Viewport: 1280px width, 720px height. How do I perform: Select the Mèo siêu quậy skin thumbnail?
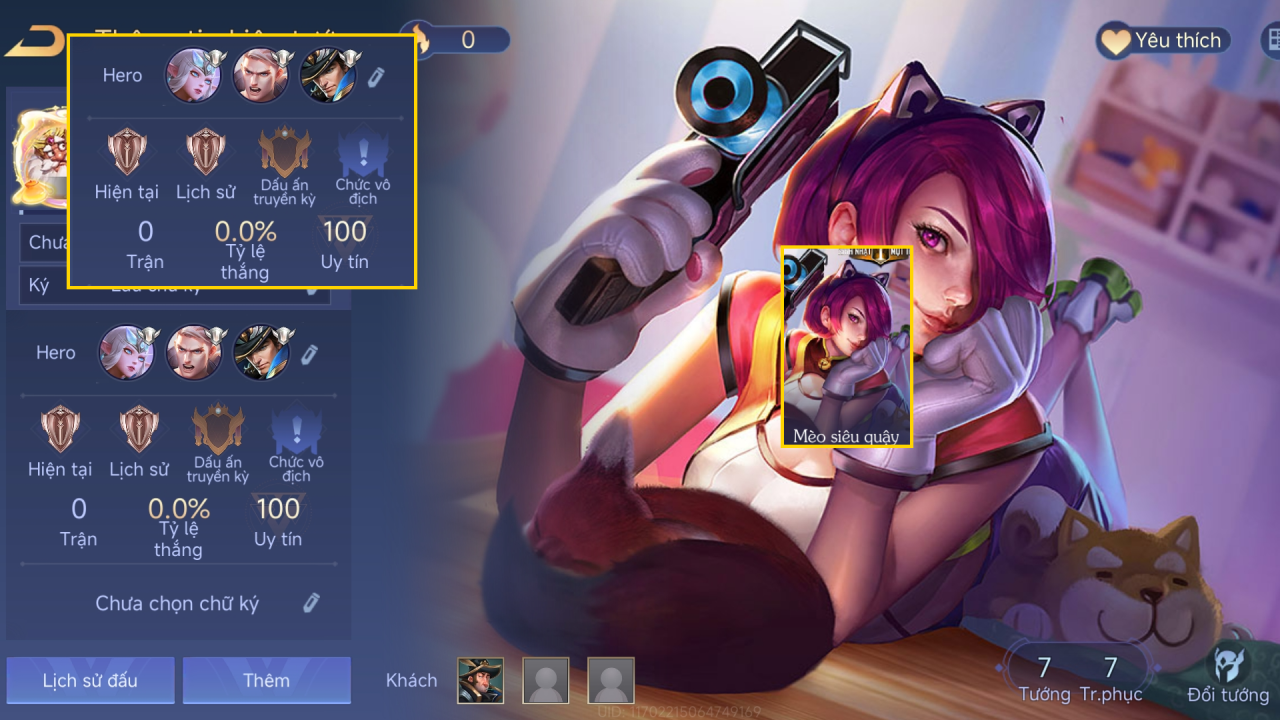[847, 346]
